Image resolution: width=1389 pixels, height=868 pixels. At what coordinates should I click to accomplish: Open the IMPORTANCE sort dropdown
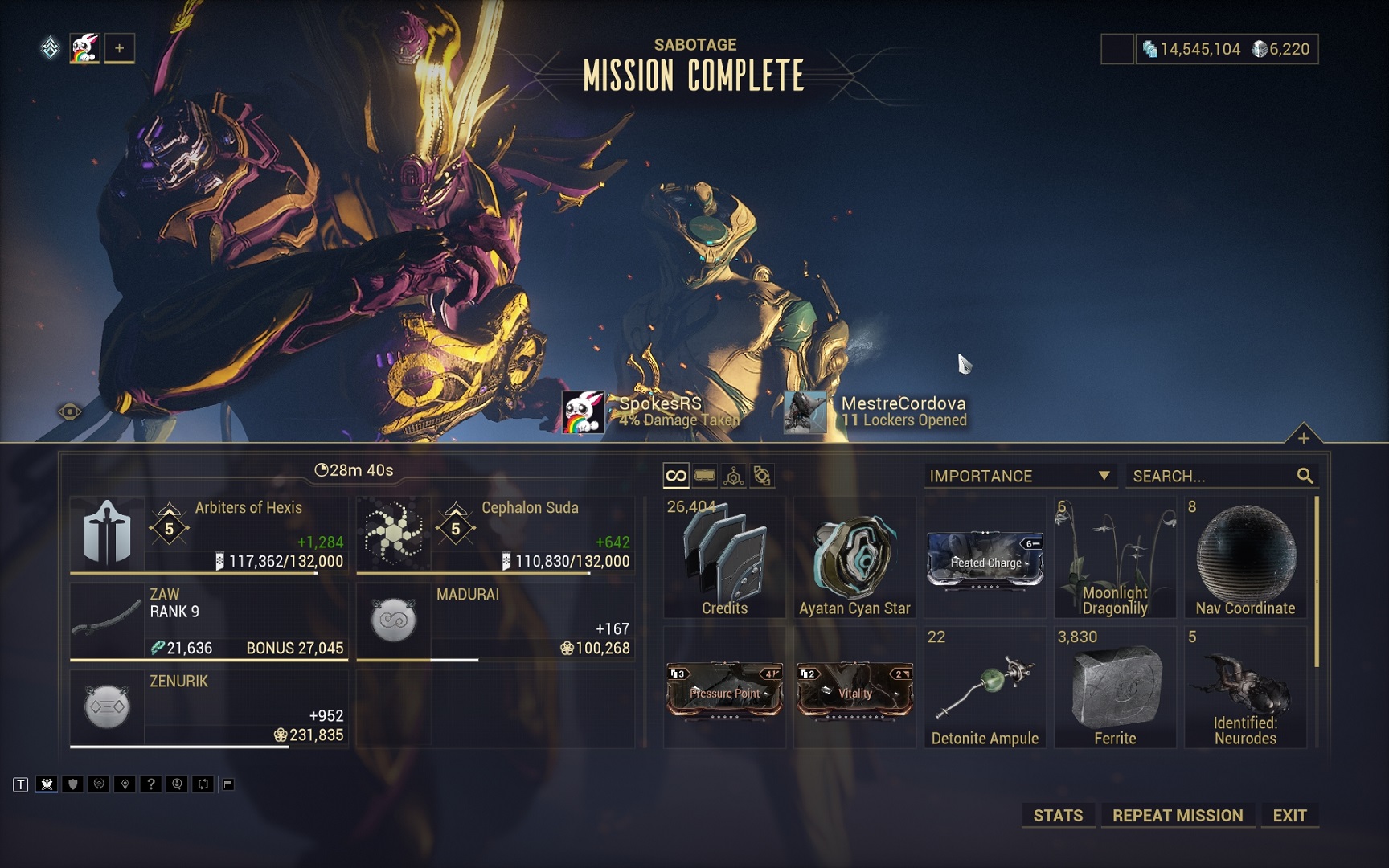pos(1020,476)
